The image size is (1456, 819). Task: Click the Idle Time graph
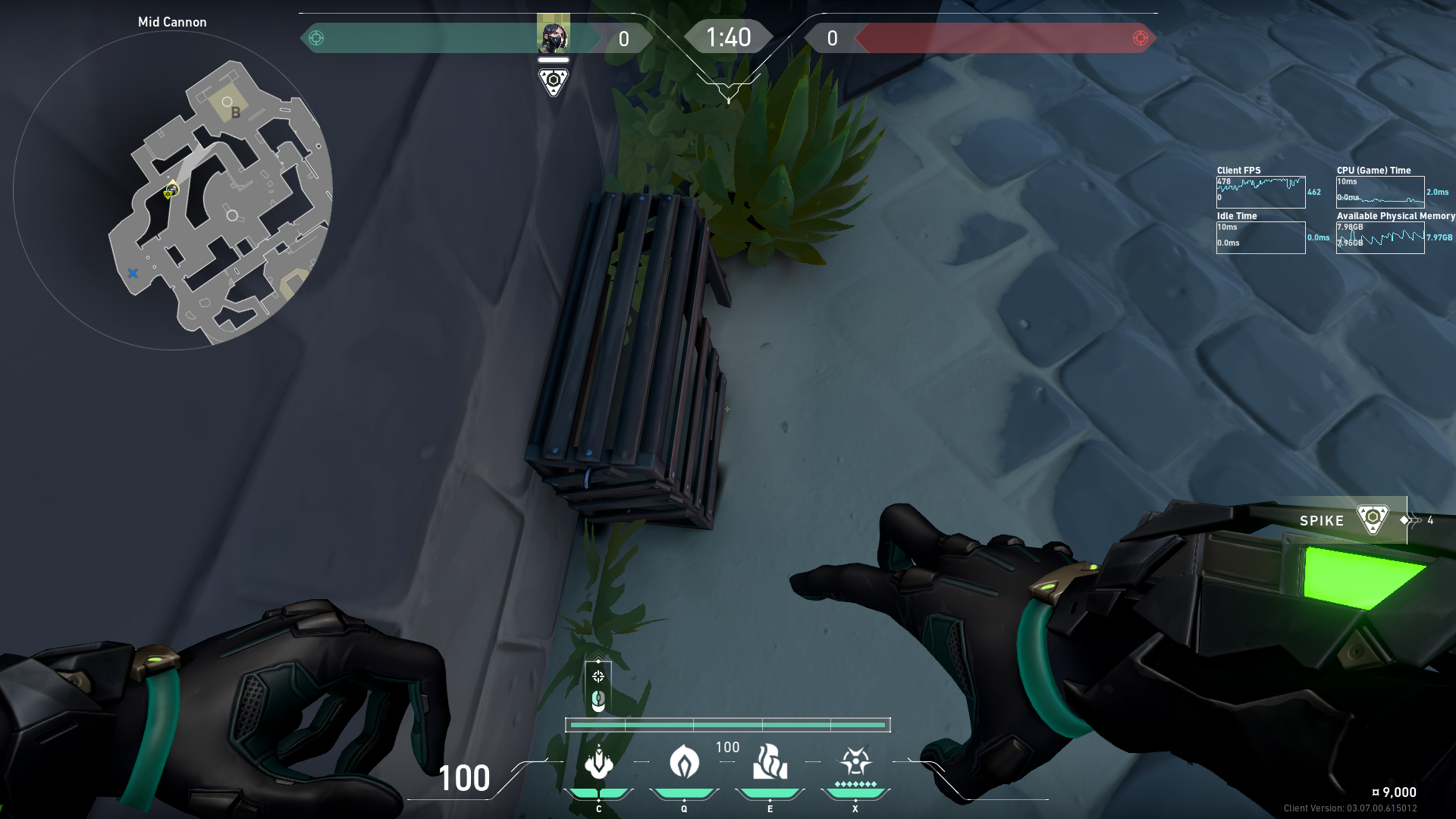pyautogui.click(x=1260, y=238)
